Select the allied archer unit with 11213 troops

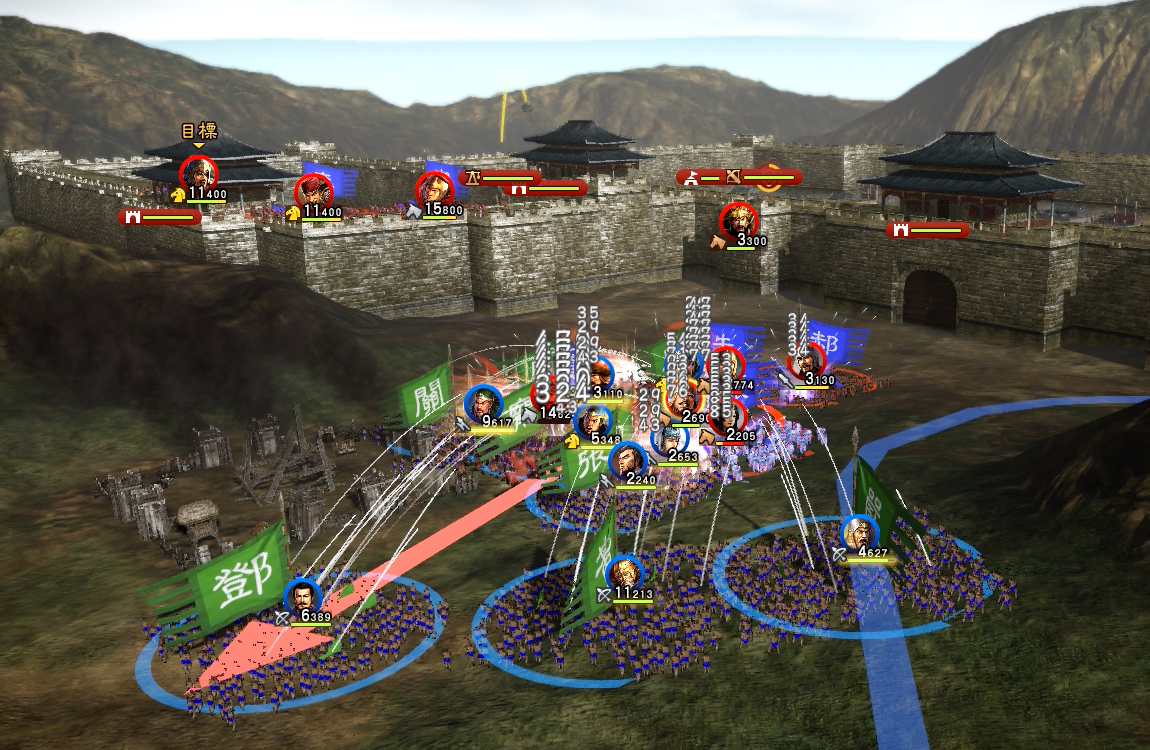point(624,573)
